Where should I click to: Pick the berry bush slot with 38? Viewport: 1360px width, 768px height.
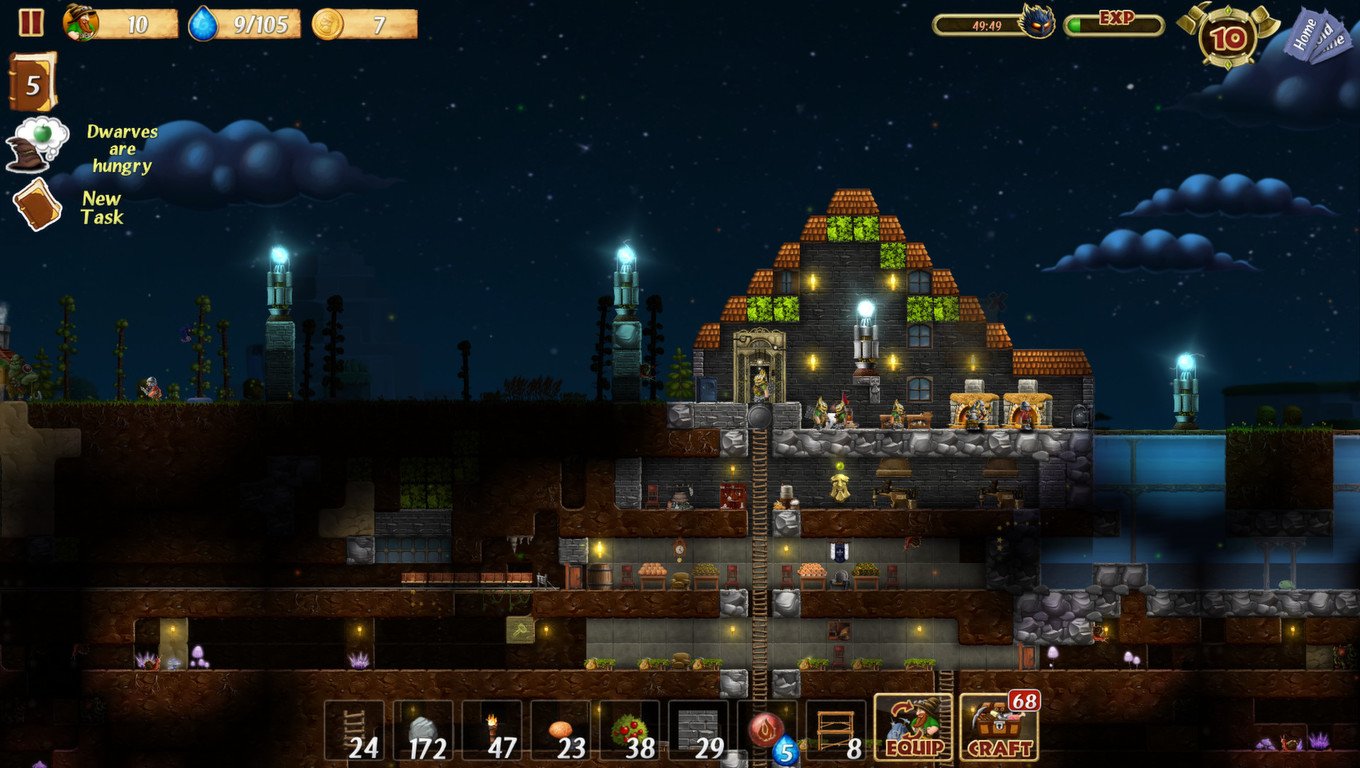(629, 730)
